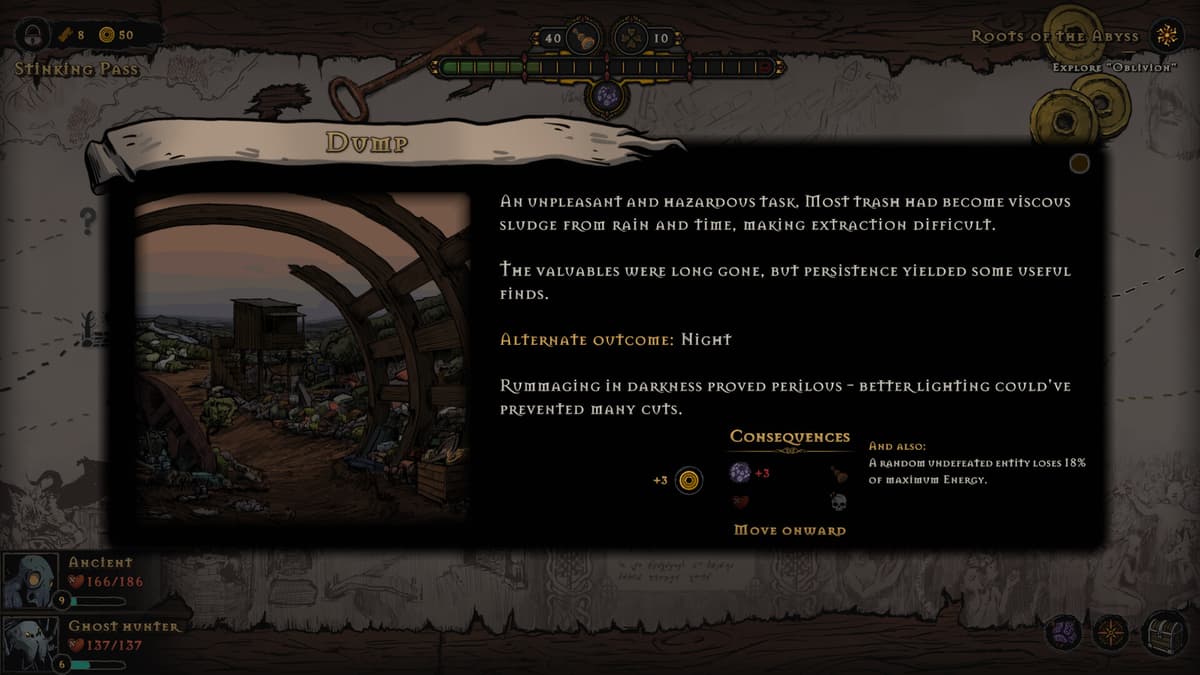Click the purple orb below the progress bar

pos(607,97)
